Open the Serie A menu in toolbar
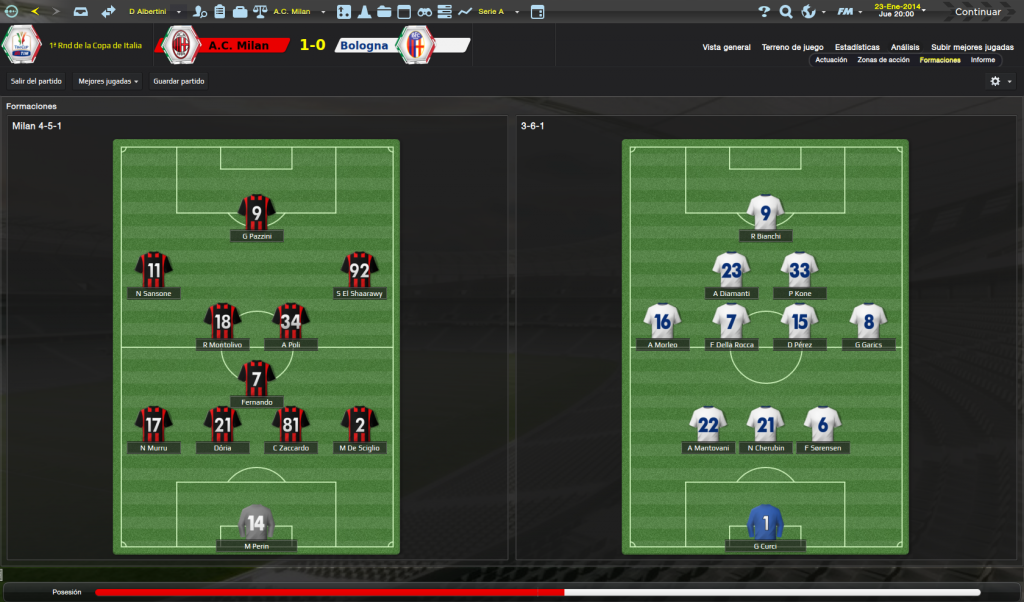Screen dimensions: 1024x602 tap(496, 12)
